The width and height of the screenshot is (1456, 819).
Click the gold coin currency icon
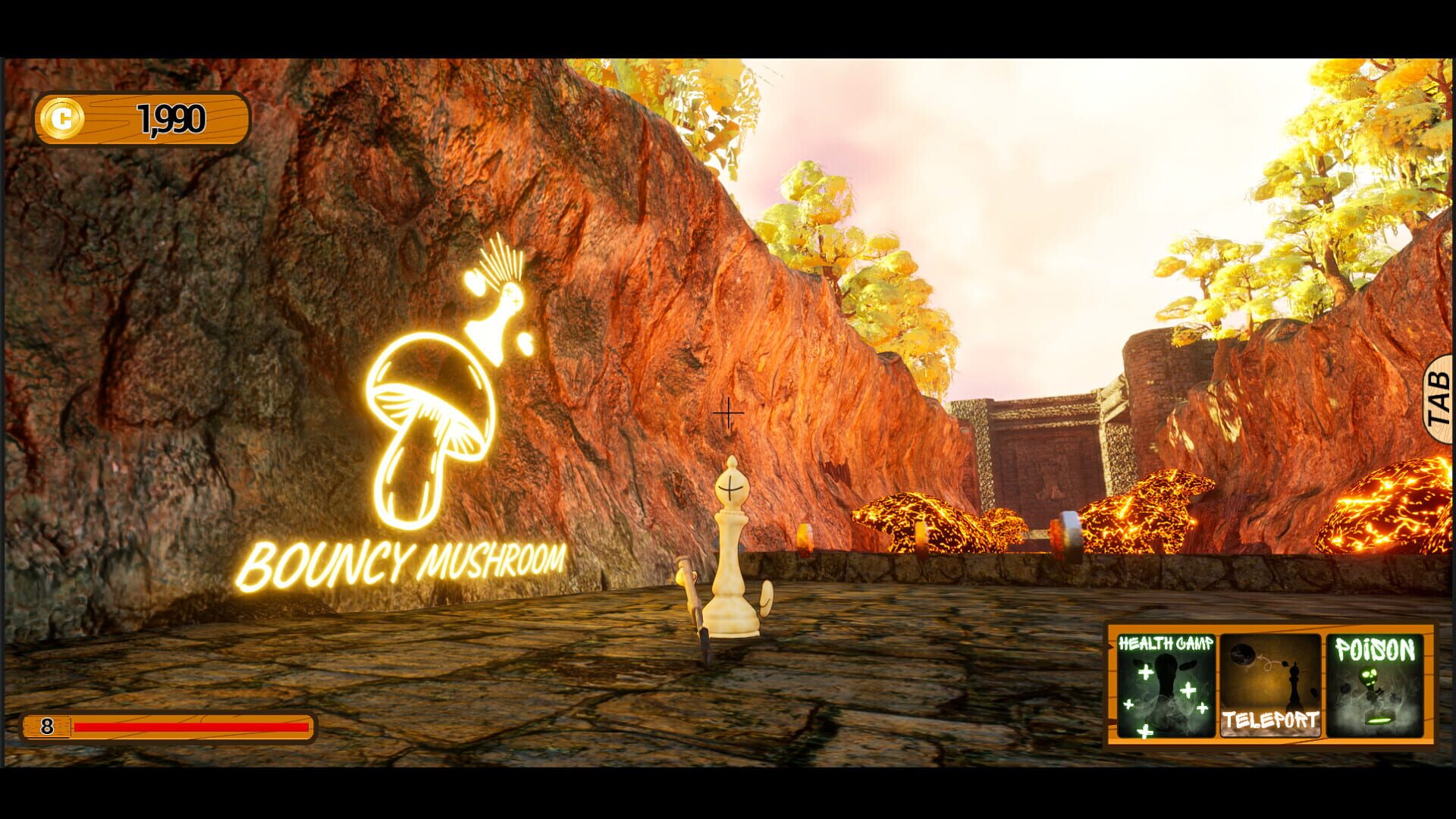click(63, 116)
